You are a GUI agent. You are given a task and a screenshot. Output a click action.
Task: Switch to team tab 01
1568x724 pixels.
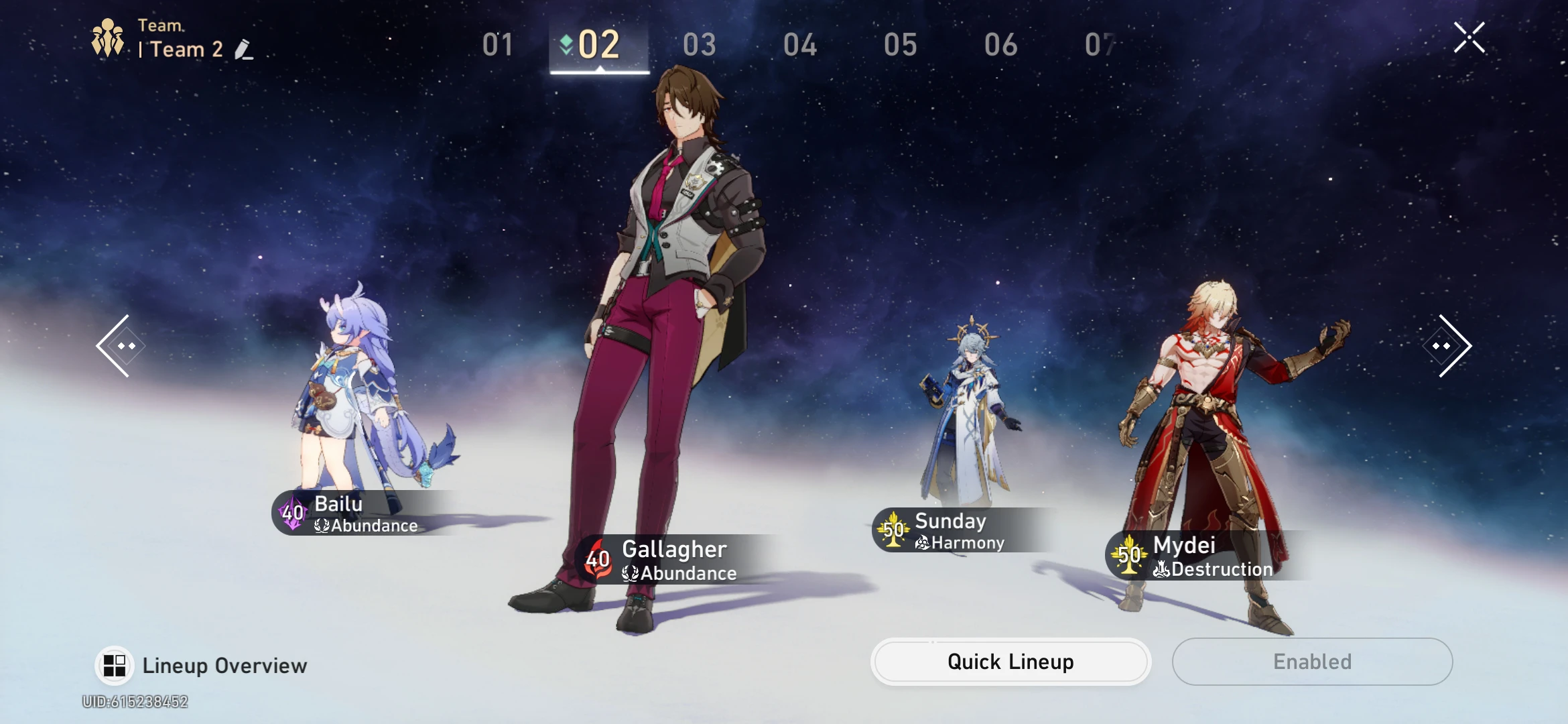click(x=498, y=45)
